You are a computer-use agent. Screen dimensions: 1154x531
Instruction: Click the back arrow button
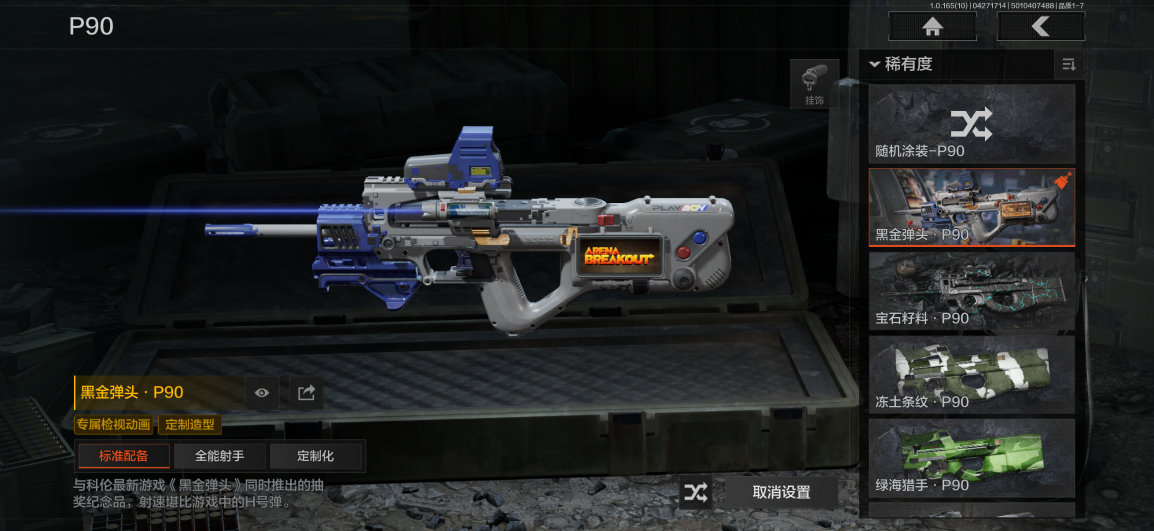click(x=1041, y=26)
